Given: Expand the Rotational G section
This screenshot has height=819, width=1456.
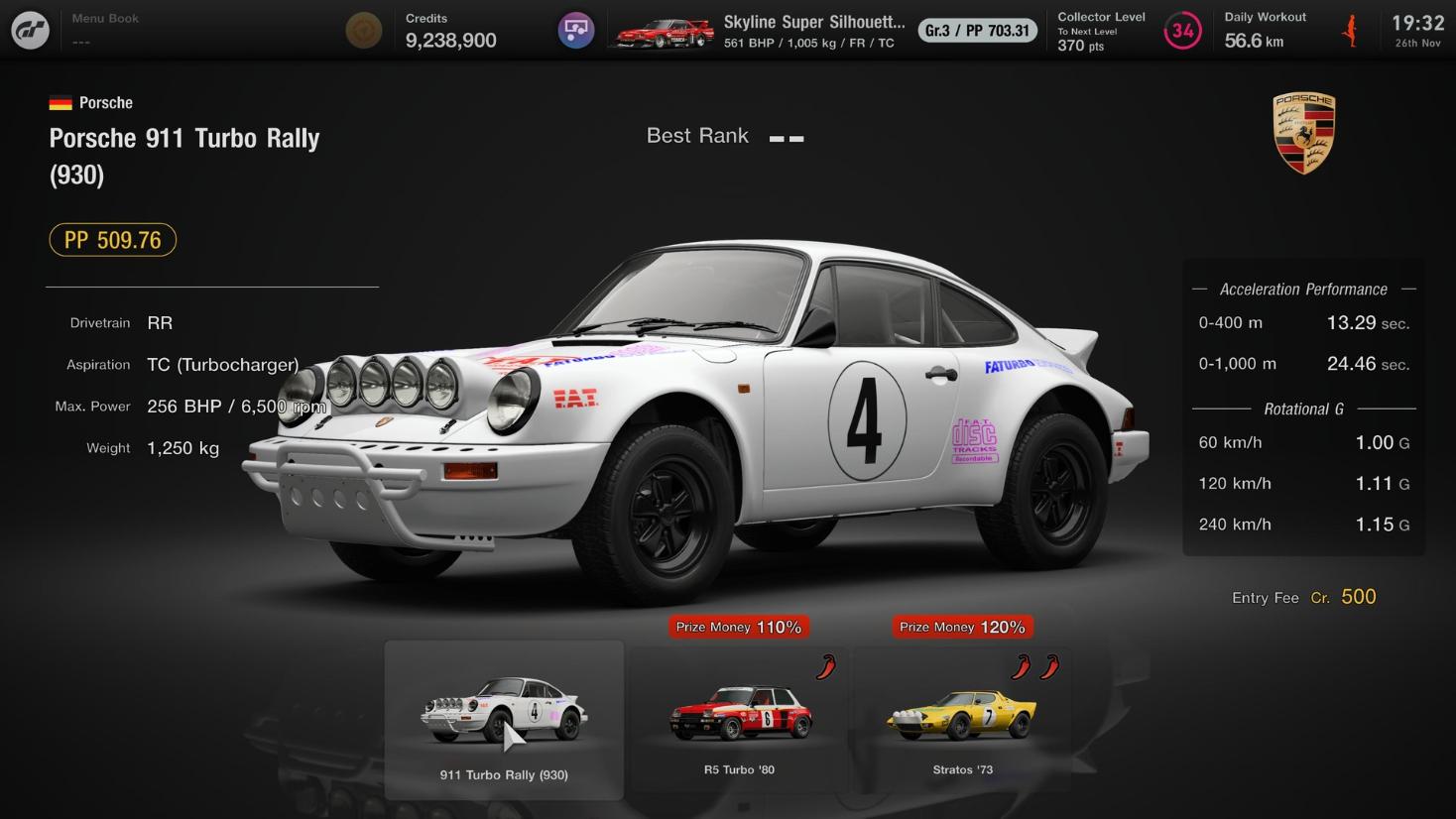Looking at the screenshot, I should coord(1302,409).
